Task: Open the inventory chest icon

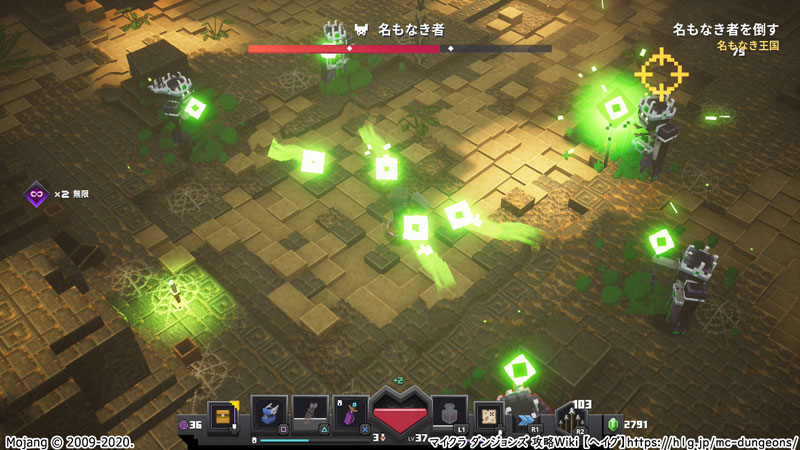Action: tap(223, 414)
